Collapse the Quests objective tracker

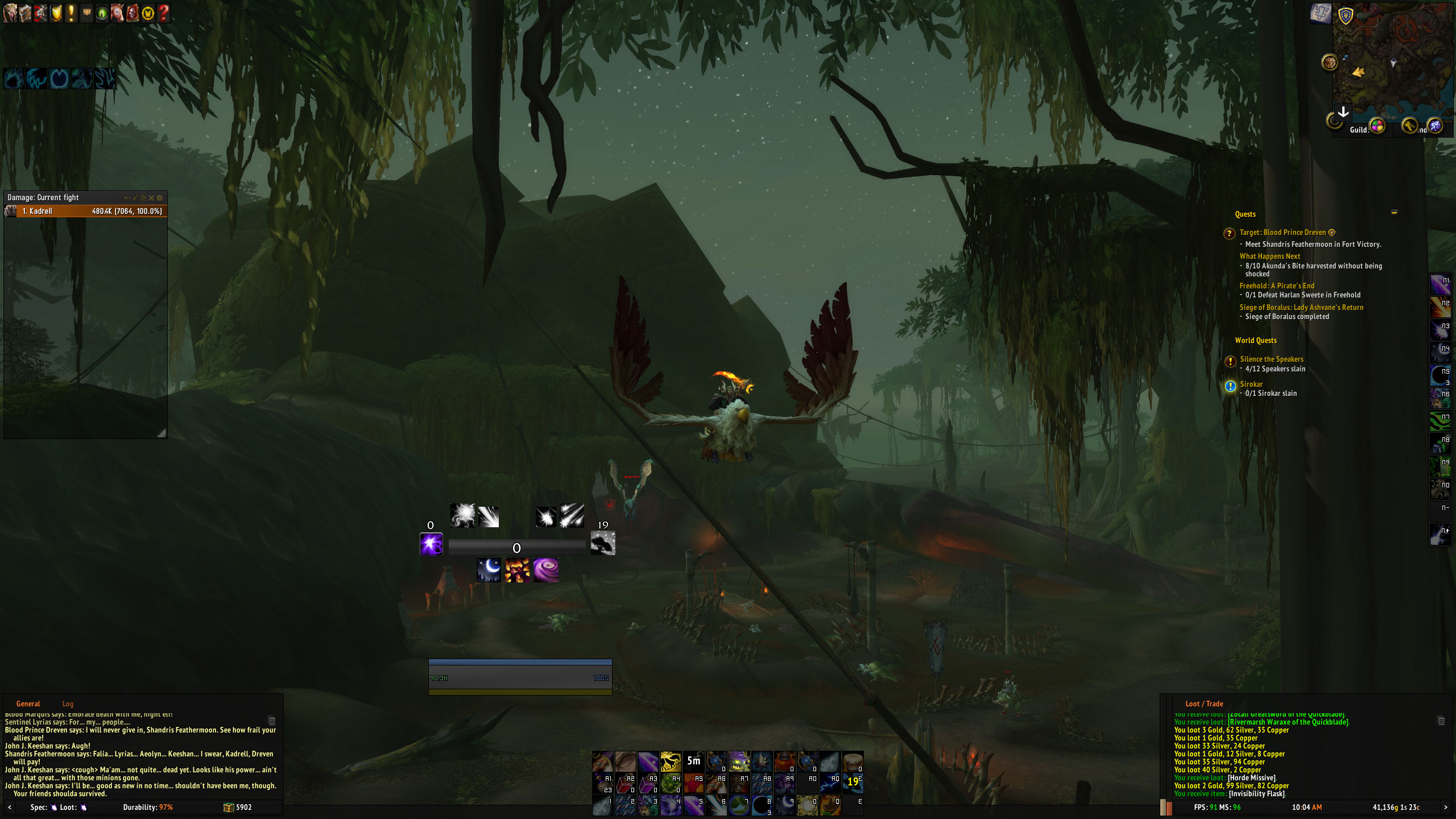click(x=1394, y=213)
